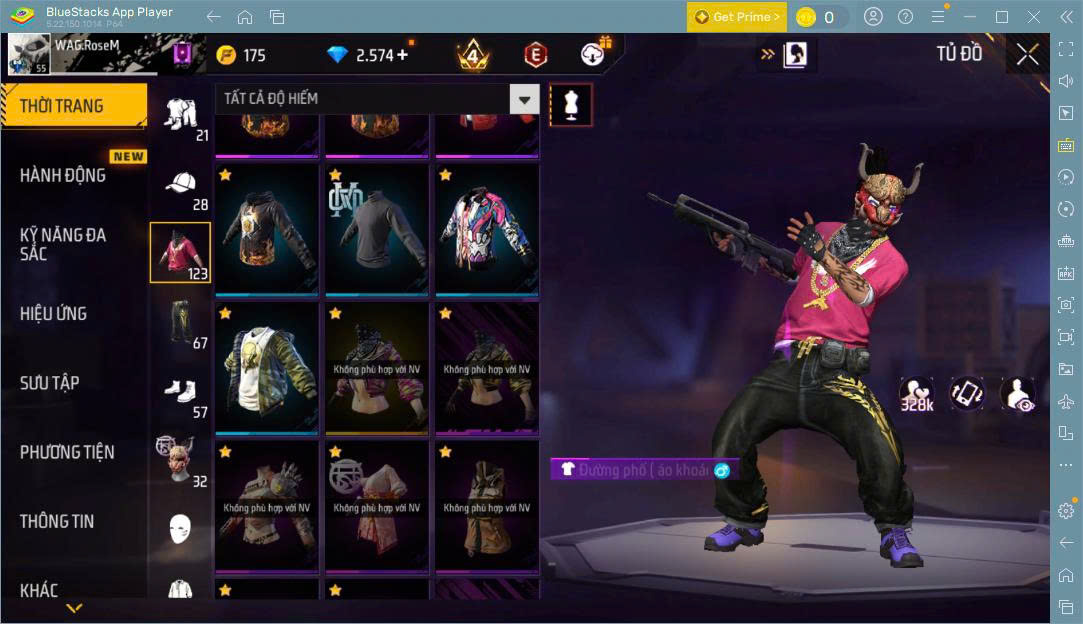The width and height of the screenshot is (1083, 624).
Task: Go to the SƯU TẬP tab
Action: [x=50, y=383]
